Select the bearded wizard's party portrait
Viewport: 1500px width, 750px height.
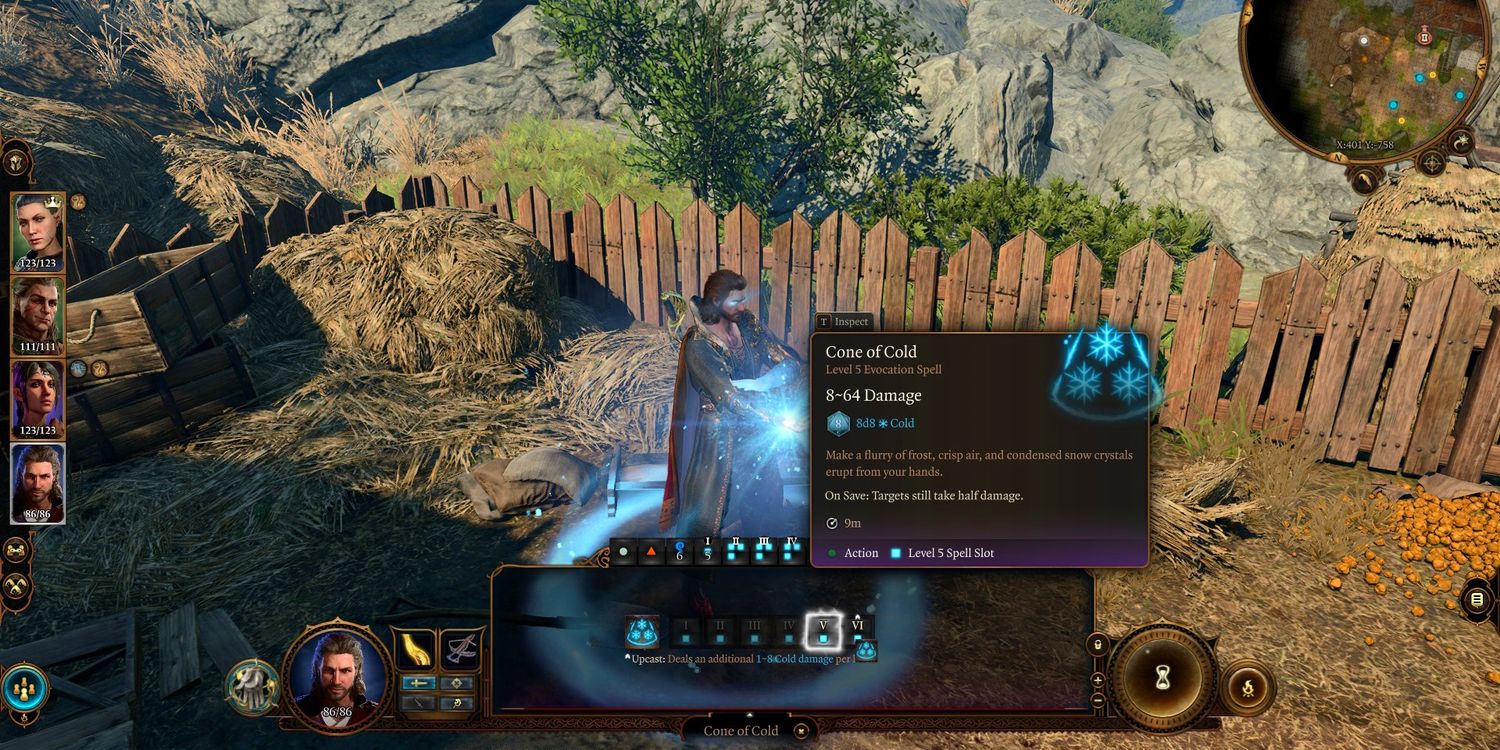click(x=37, y=482)
